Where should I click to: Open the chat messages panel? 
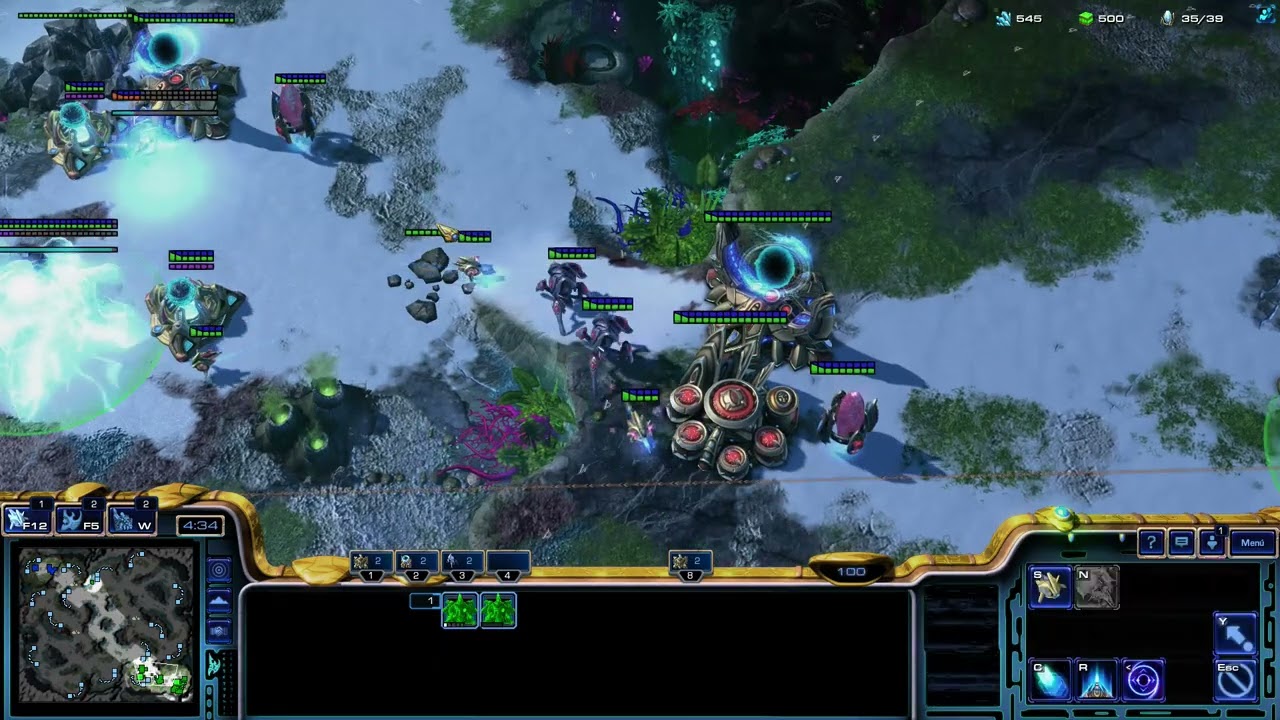coord(1181,543)
